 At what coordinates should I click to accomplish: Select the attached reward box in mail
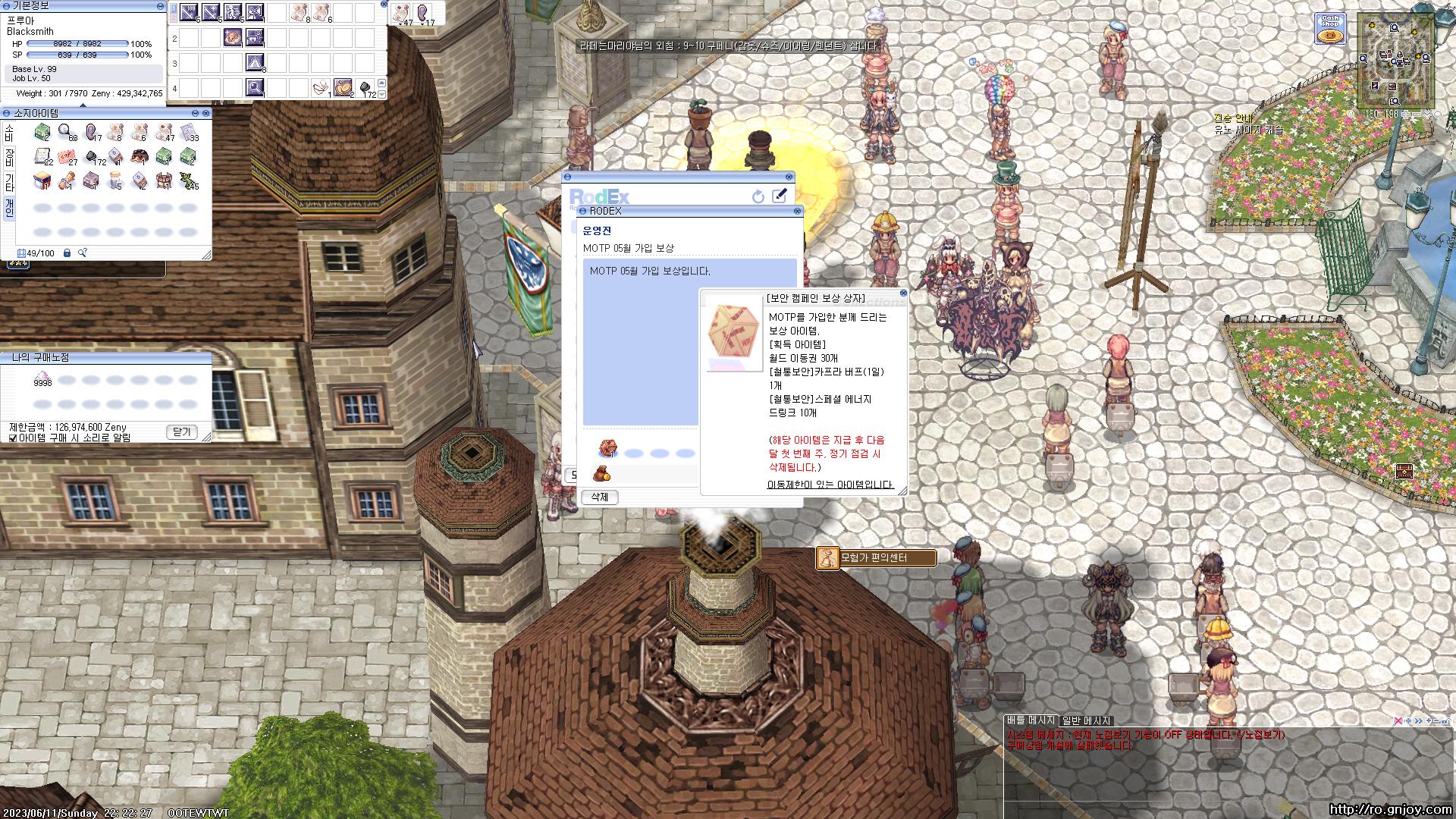click(607, 448)
